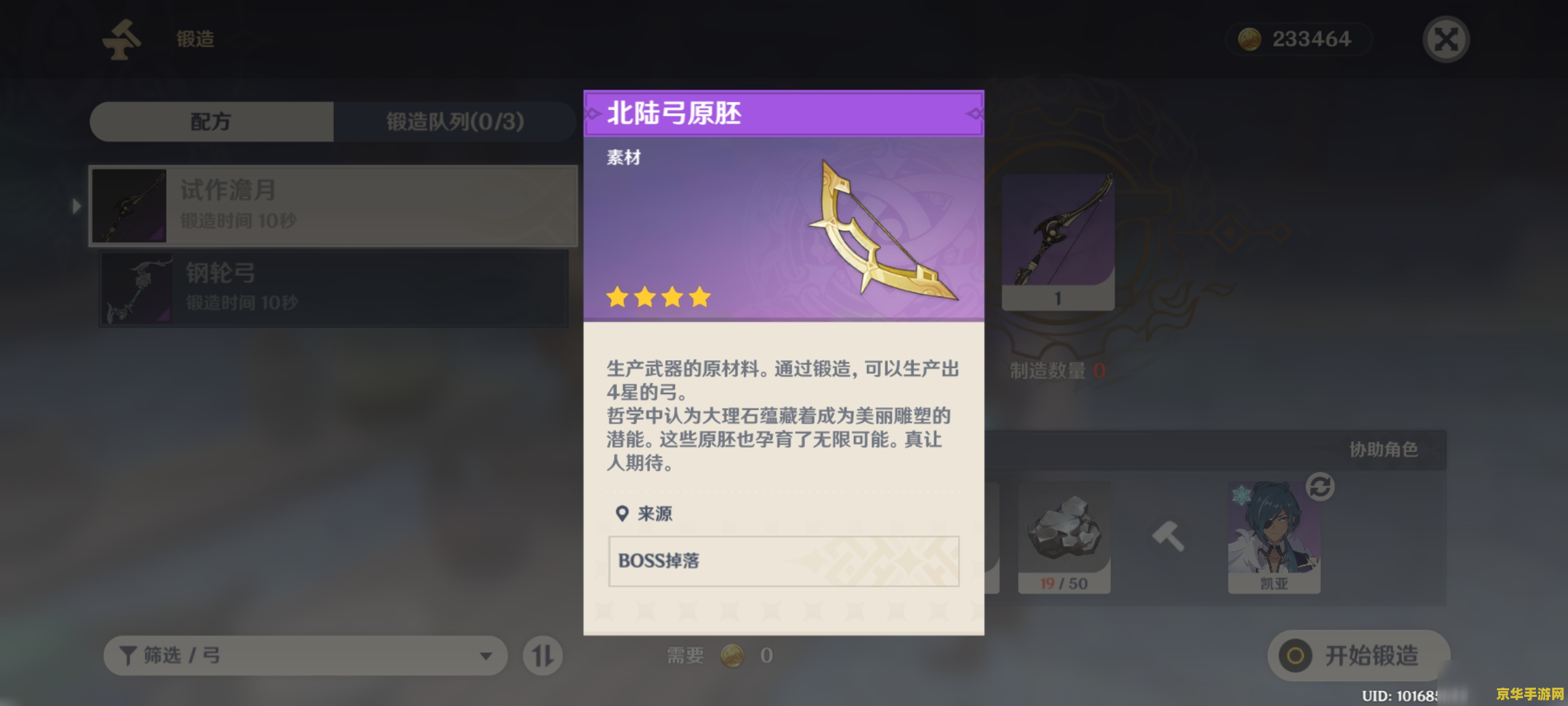This screenshot has width=1568, height=706.
Task: Collapse the BOSS掉落 source entry
Action: [782, 562]
